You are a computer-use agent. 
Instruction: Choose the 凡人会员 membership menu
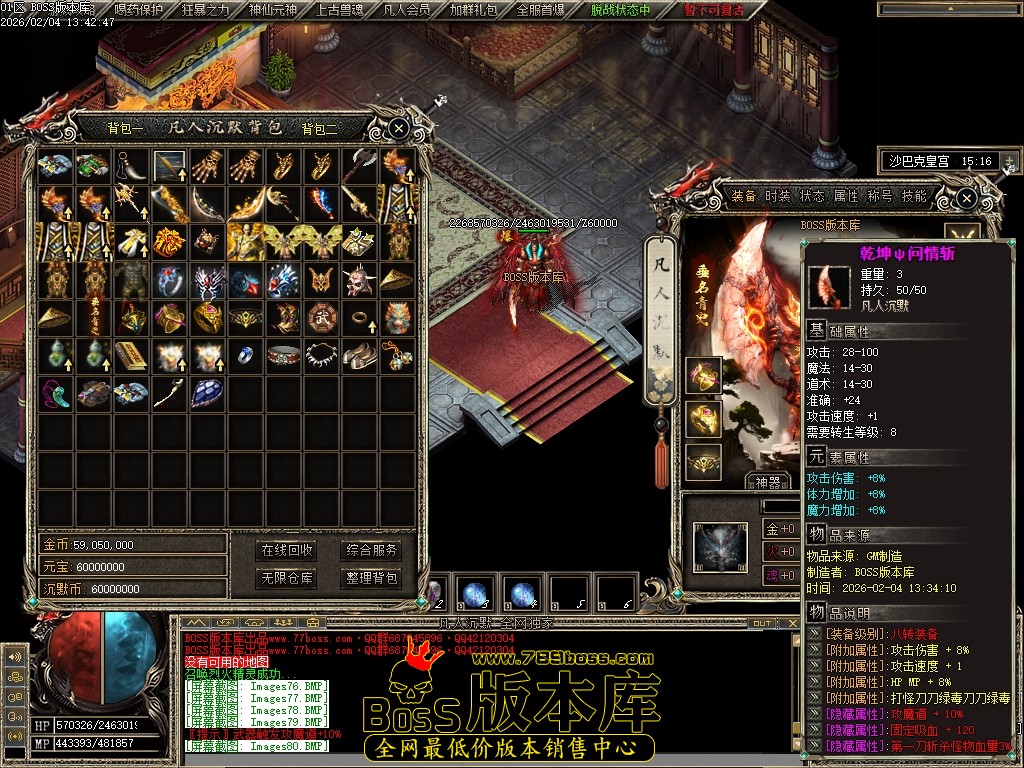407,10
